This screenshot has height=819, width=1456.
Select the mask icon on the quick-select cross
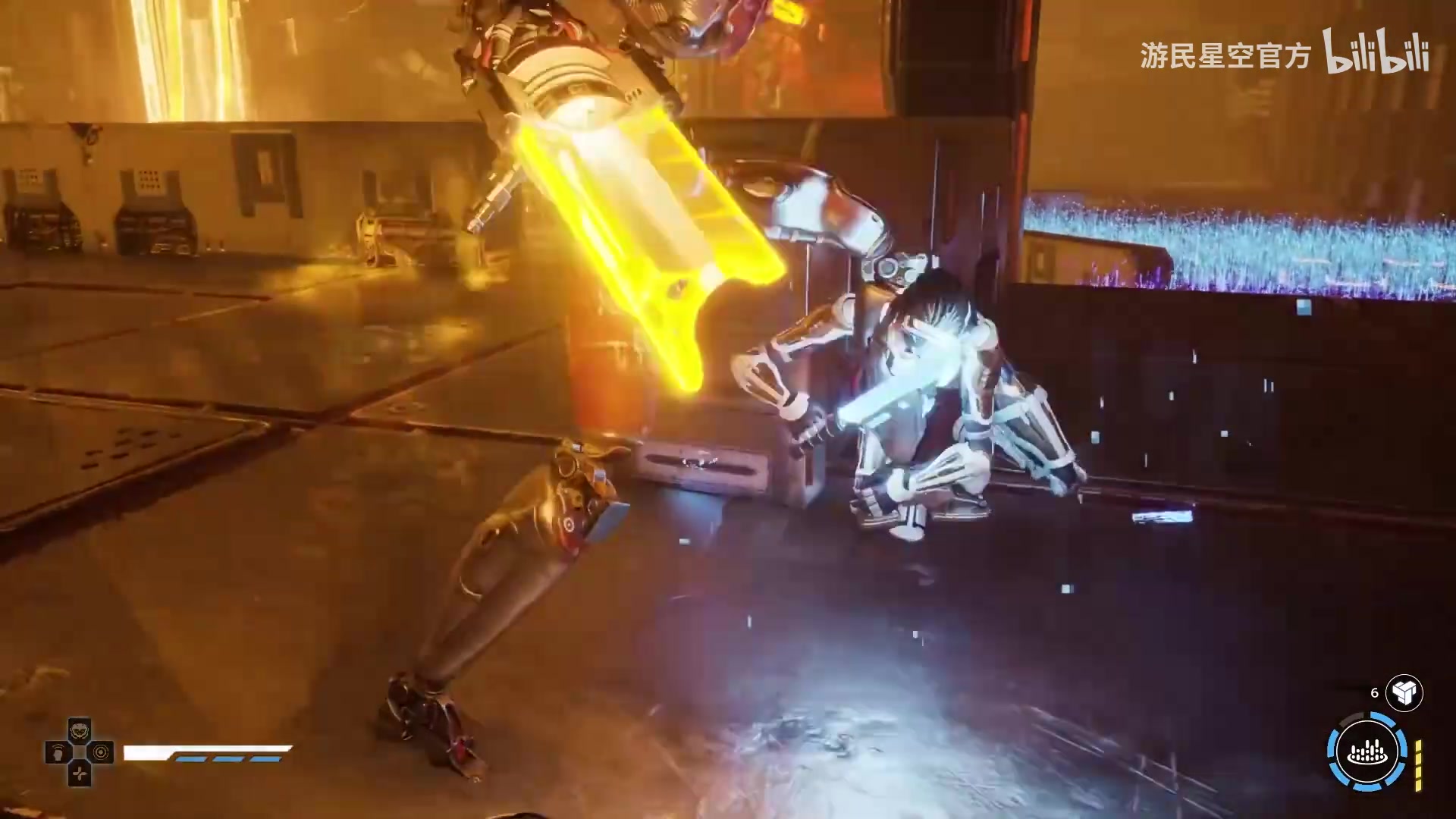(x=80, y=731)
